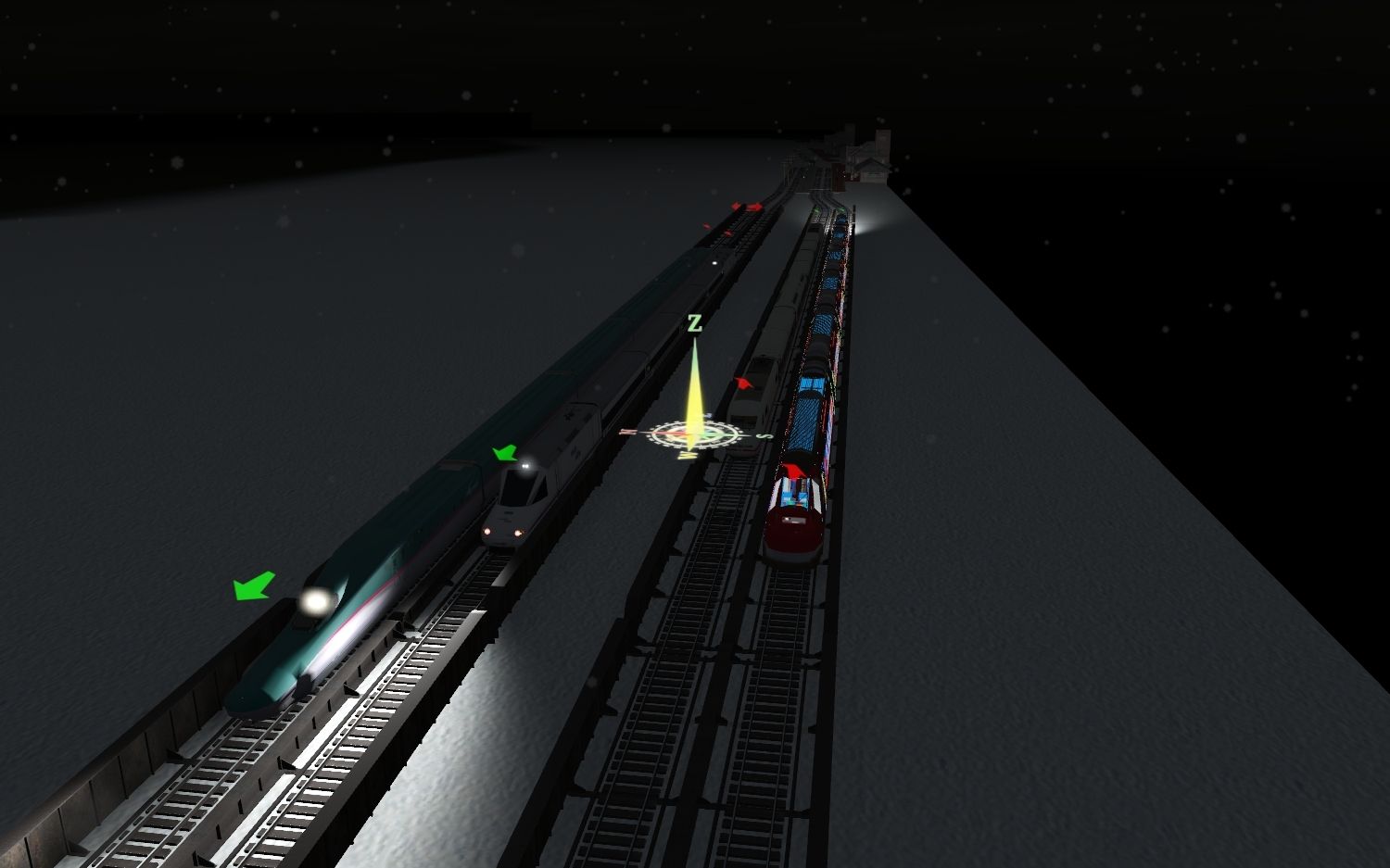The image size is (1390, 868).
Task: Select the green arrow above the white train
Action: 504,453
